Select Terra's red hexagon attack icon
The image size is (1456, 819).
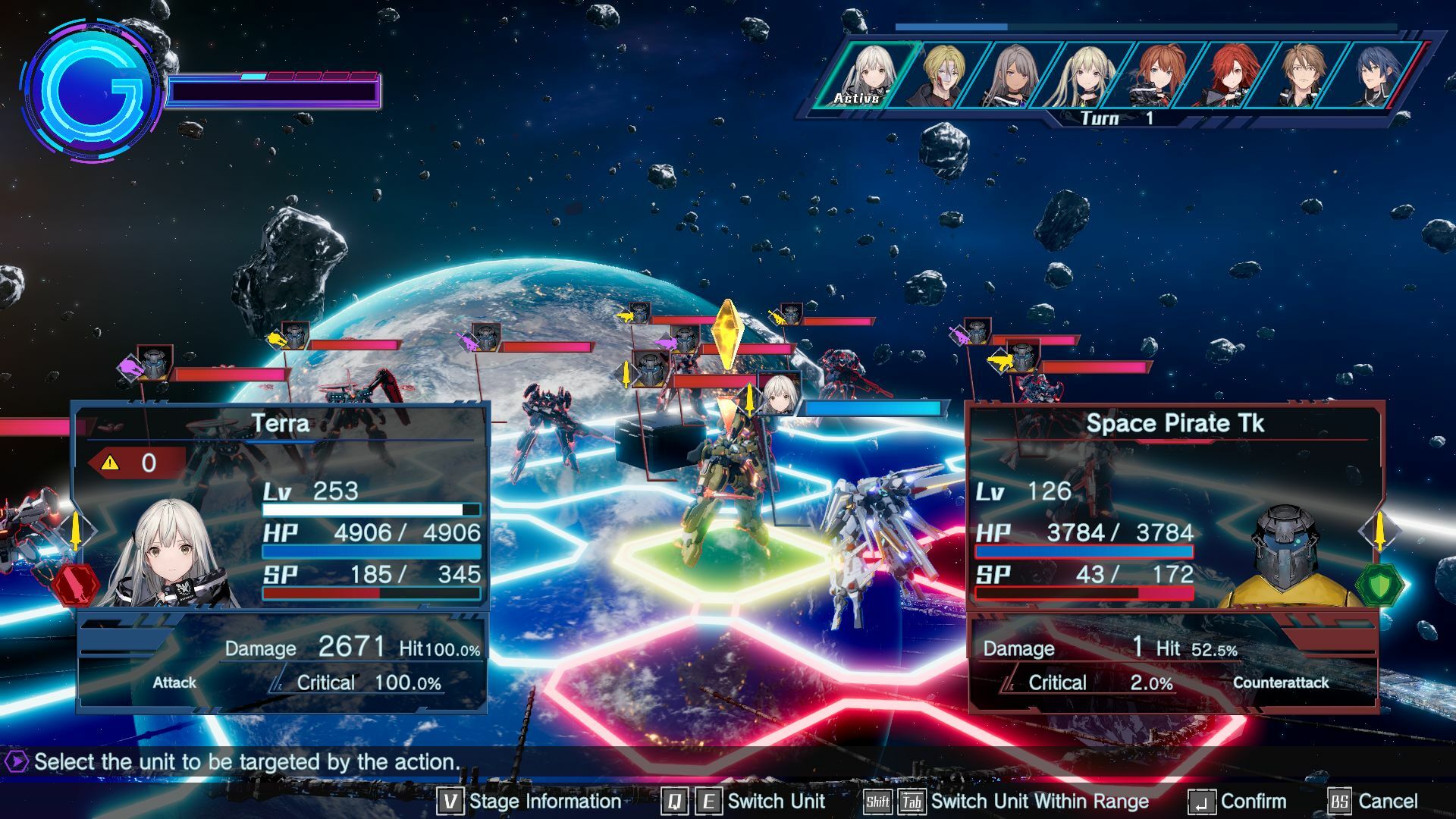[75, 585]
